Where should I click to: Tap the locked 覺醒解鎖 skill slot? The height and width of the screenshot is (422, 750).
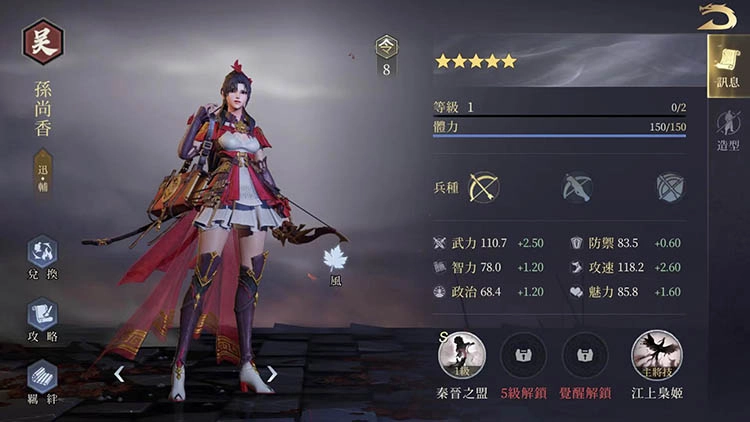pyautogui.click(x=585, y=354)
